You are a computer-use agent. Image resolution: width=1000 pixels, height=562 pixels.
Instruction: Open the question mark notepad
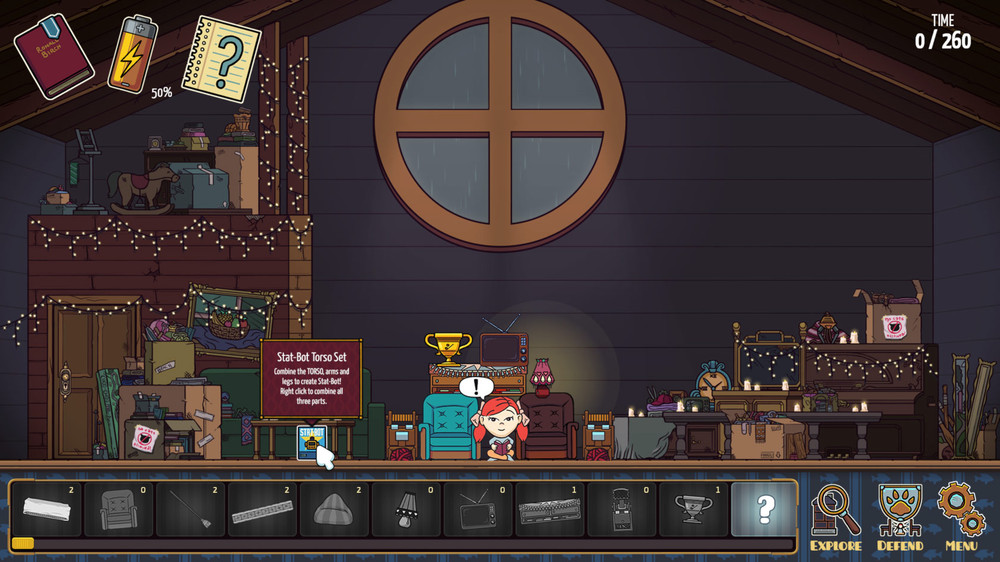click(221, 58)
